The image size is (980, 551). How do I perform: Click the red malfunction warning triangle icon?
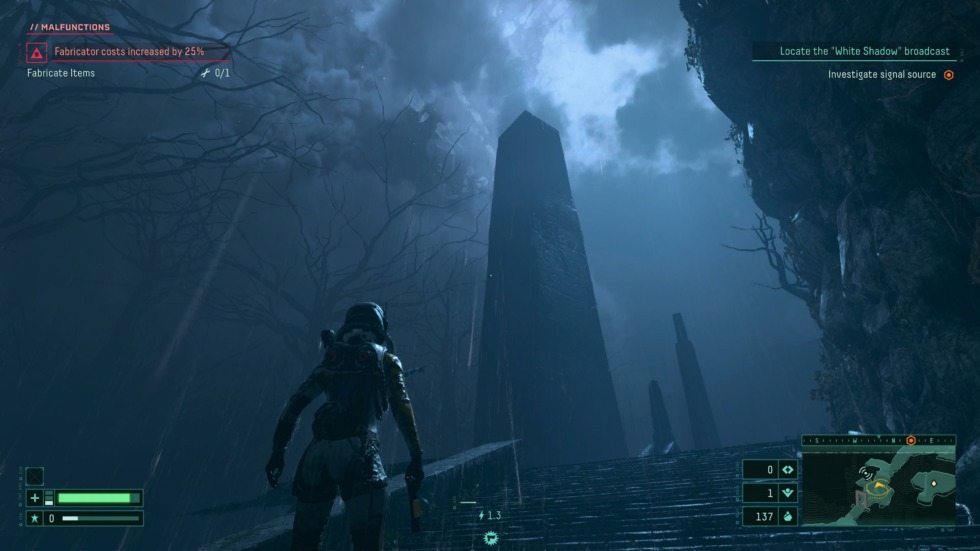point(37,52)
